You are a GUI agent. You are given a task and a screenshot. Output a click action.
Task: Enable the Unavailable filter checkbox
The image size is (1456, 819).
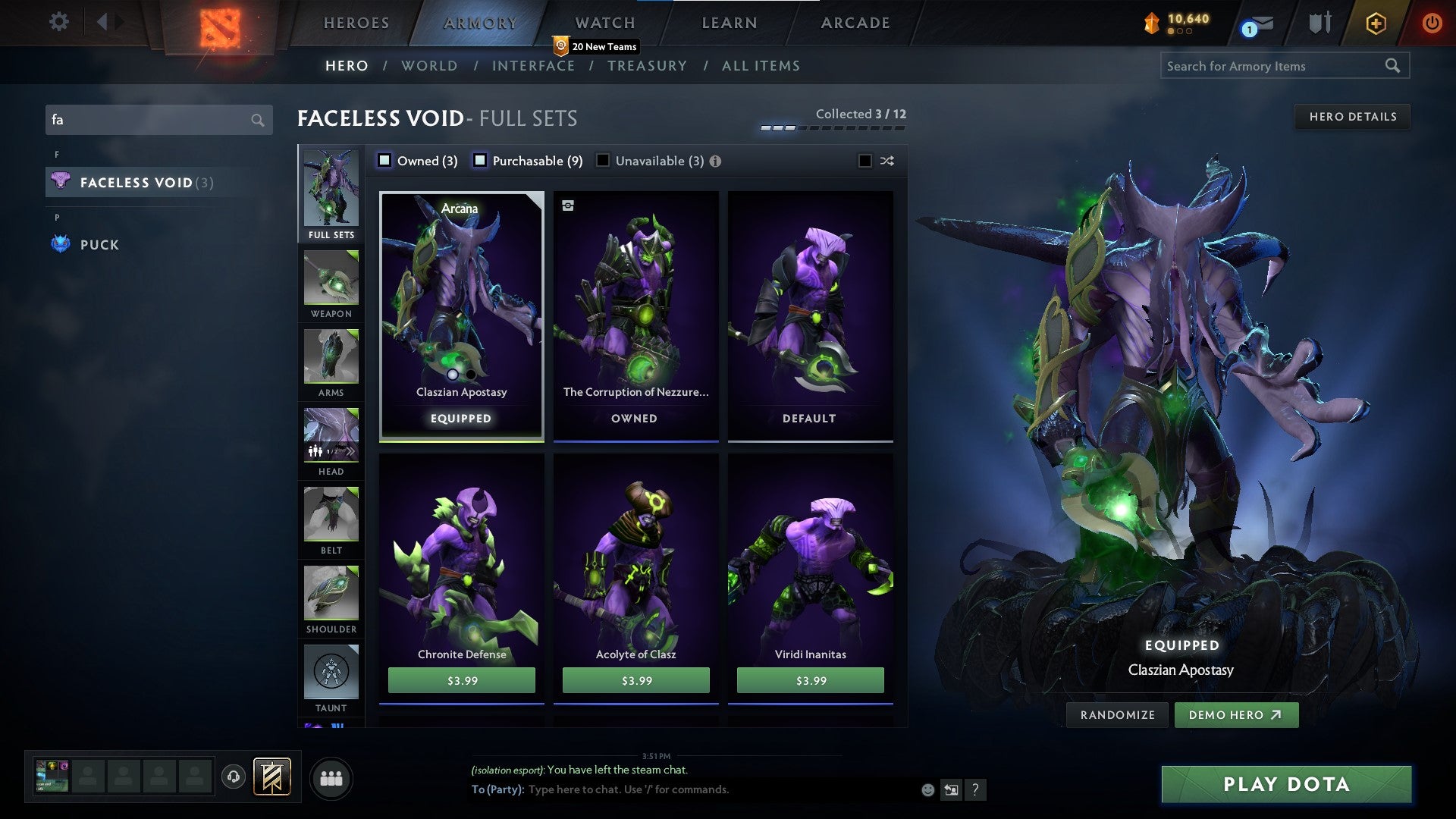[603, 160]
